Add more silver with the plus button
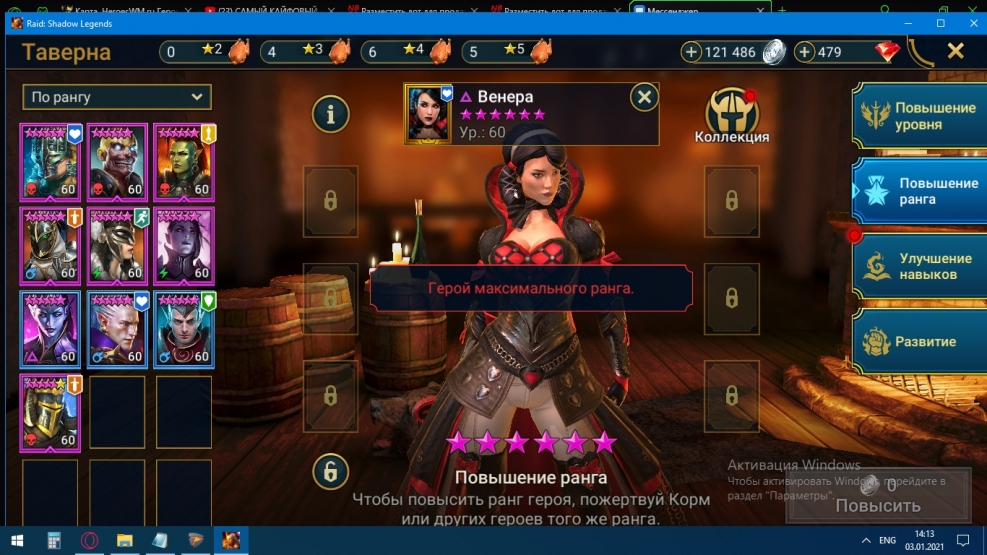The width and height of the screenshot is (987, 555). click(692, 52)
